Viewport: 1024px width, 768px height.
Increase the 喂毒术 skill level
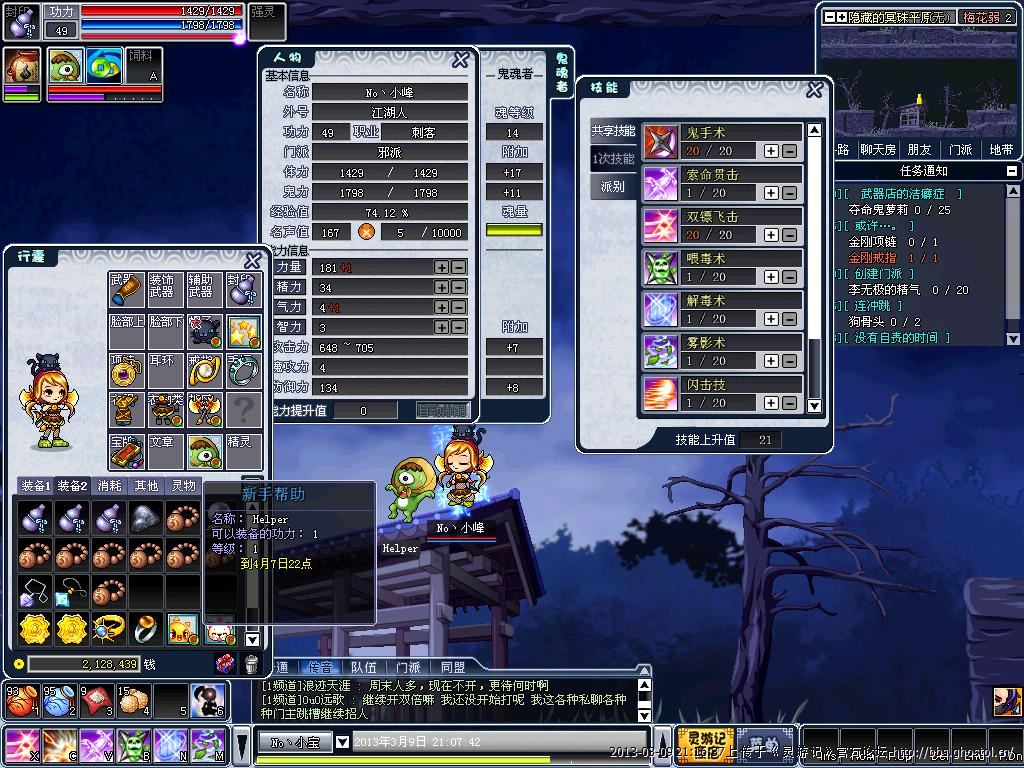771,277
